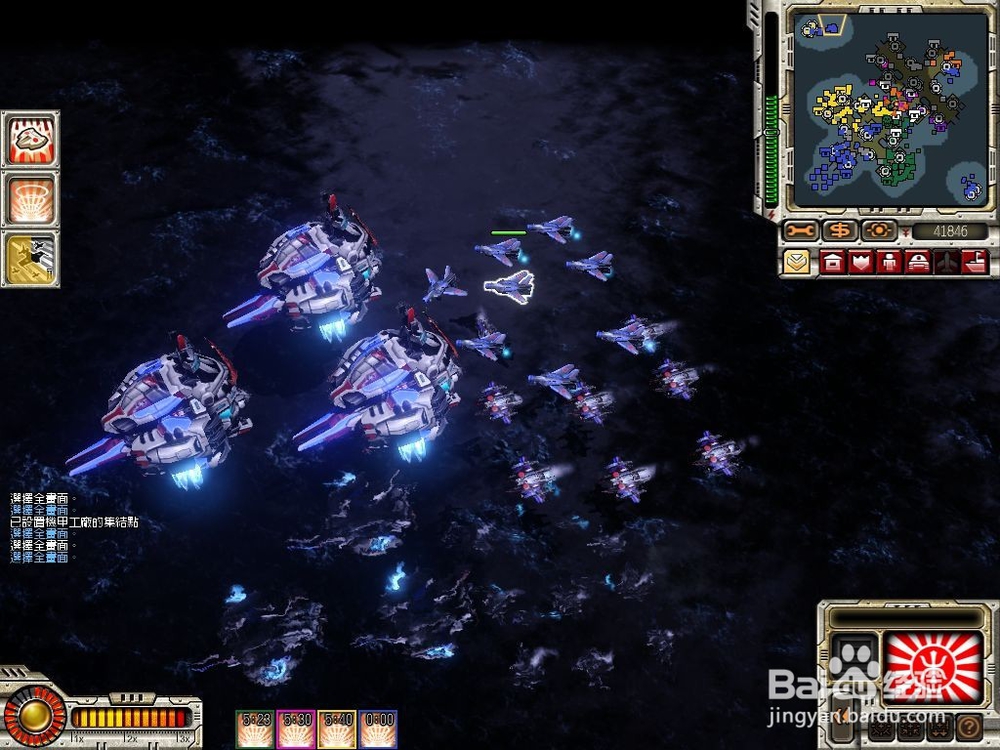The width and height of the screenshot is (1000, 750).
Task: Activate the wrench repair mode button
Action: [800, 231]
